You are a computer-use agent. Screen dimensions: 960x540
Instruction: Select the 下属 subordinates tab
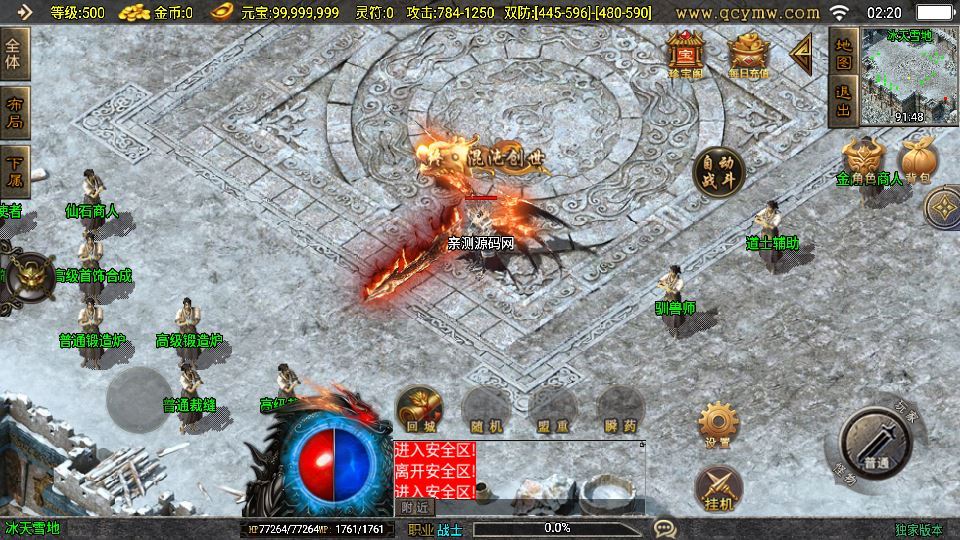point(14,171)
